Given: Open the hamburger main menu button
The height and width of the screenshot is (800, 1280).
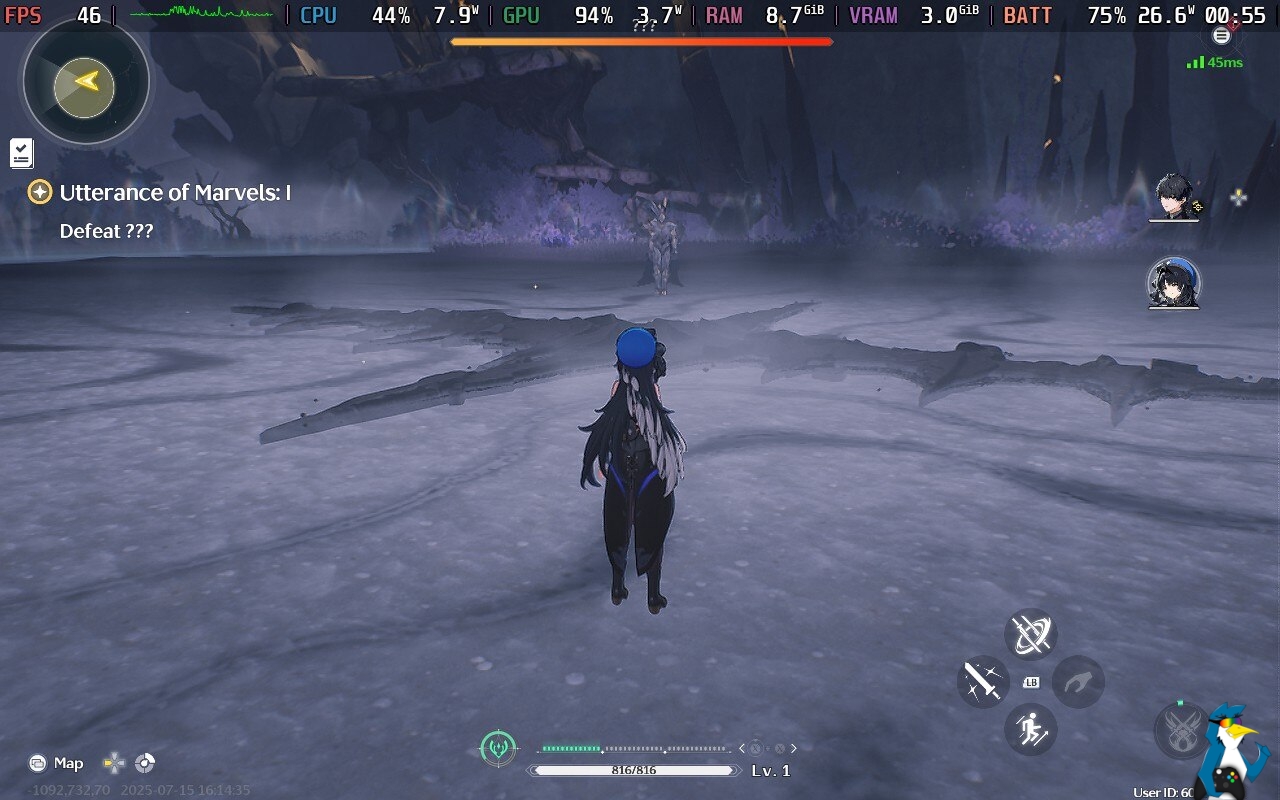Looking at the screenshot, I should pos(1221,36).
